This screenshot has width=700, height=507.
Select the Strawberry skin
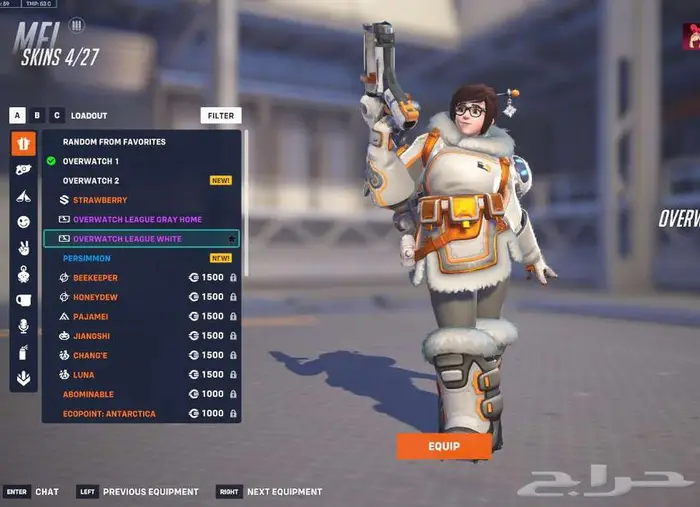100,200
